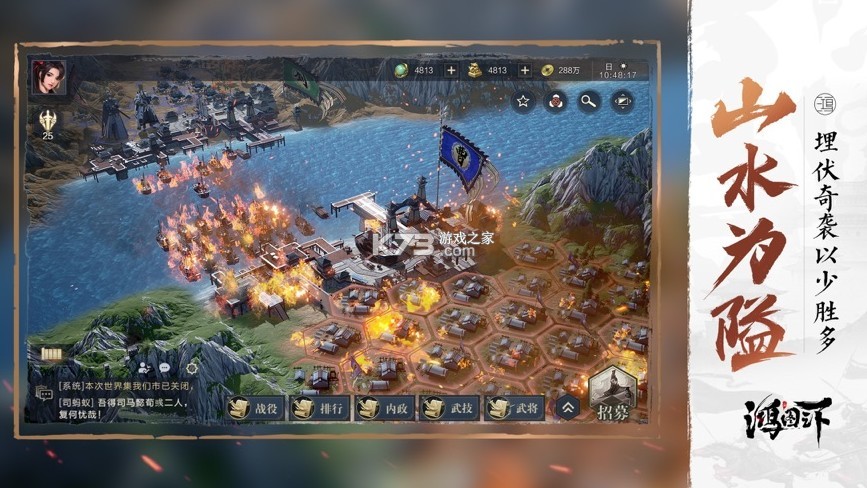Open the gear settings icon above chat
This screenshot has width=867, height=488.
pyautogui.click(x=191, y=368)
